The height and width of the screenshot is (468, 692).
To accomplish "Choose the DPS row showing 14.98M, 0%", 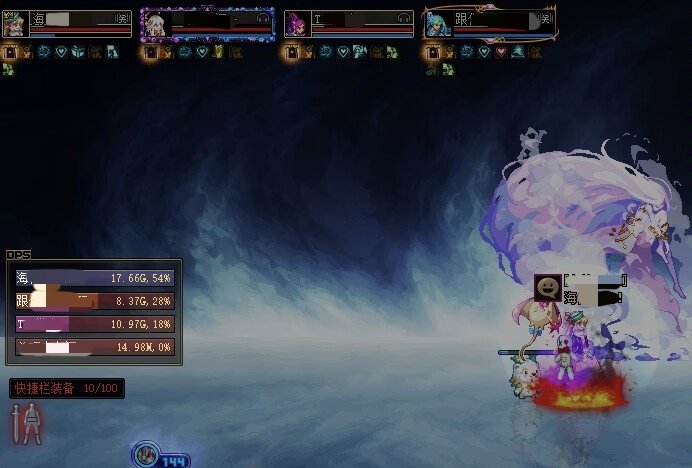I will click(95, 347).
